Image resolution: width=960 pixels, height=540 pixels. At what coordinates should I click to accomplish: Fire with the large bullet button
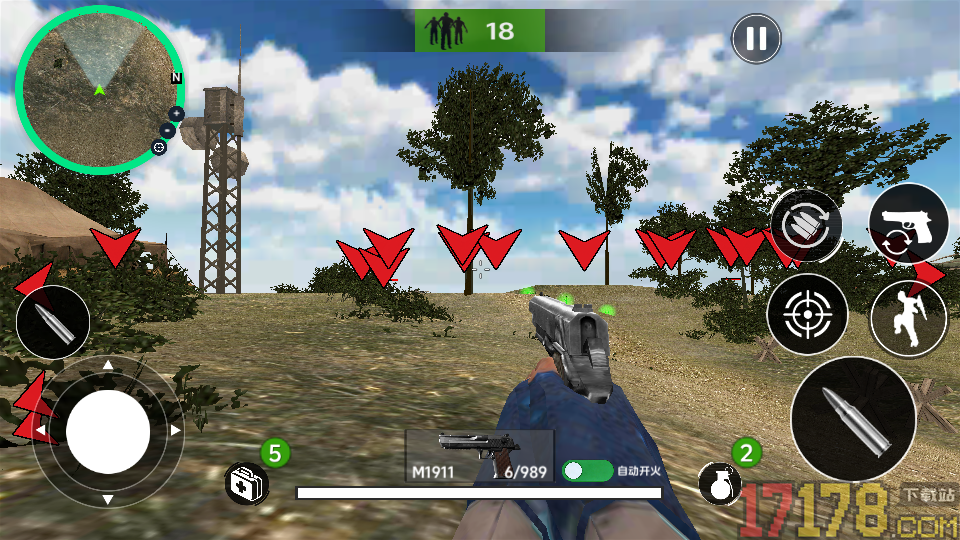click(x=853, y=419)
